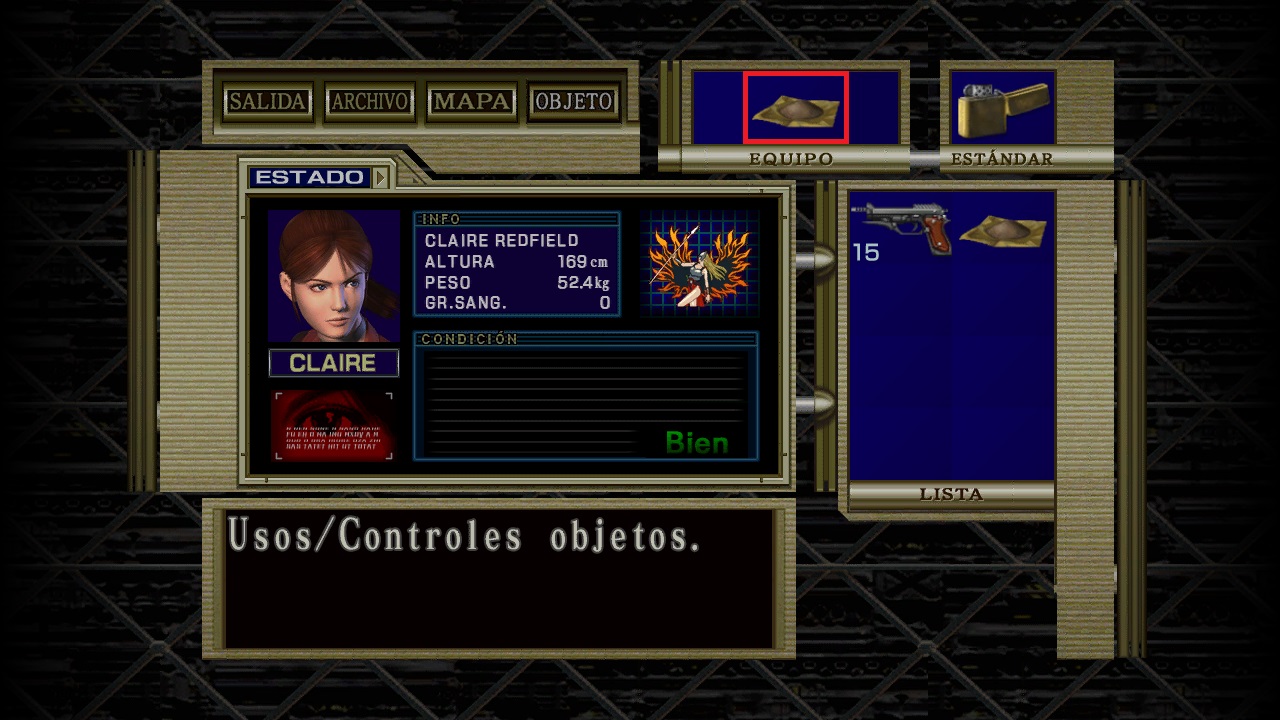Screen dimensions: 1280x720
Task: Choose the OBJETO menu button
Action: coord(574,102)
